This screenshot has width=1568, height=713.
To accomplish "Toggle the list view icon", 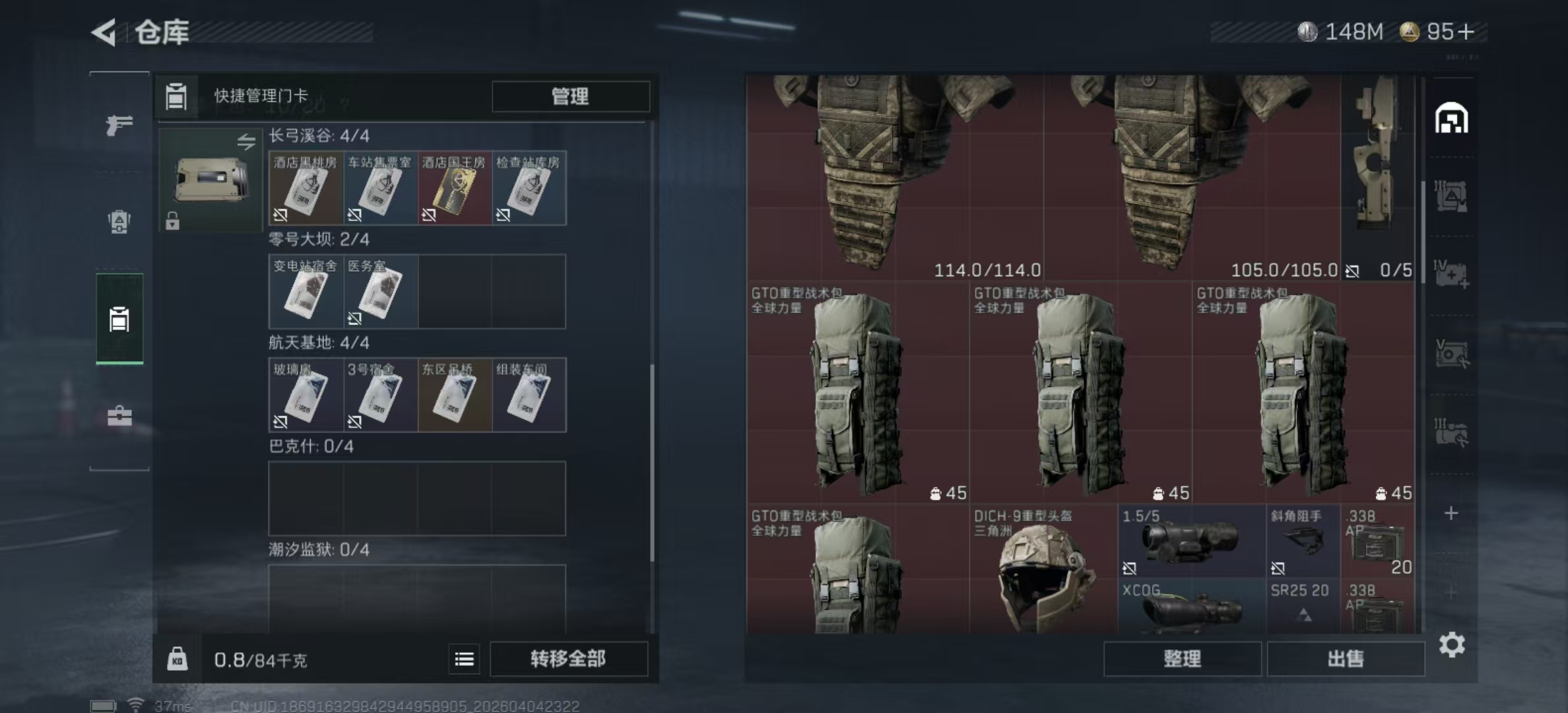I will click(x=464, y=659).
